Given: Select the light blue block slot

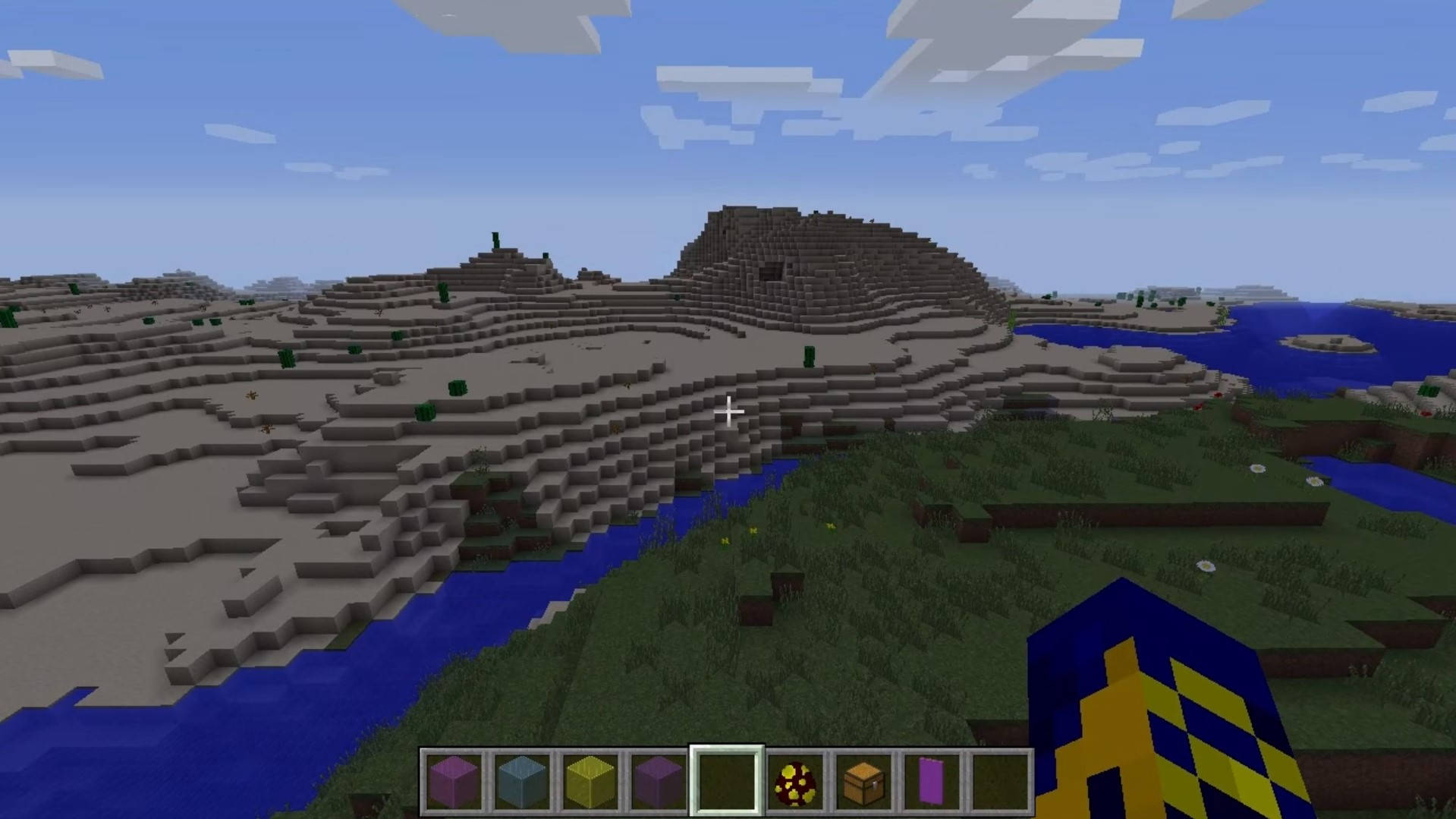Looking at the screenshot, I should (x=522, y=782).
